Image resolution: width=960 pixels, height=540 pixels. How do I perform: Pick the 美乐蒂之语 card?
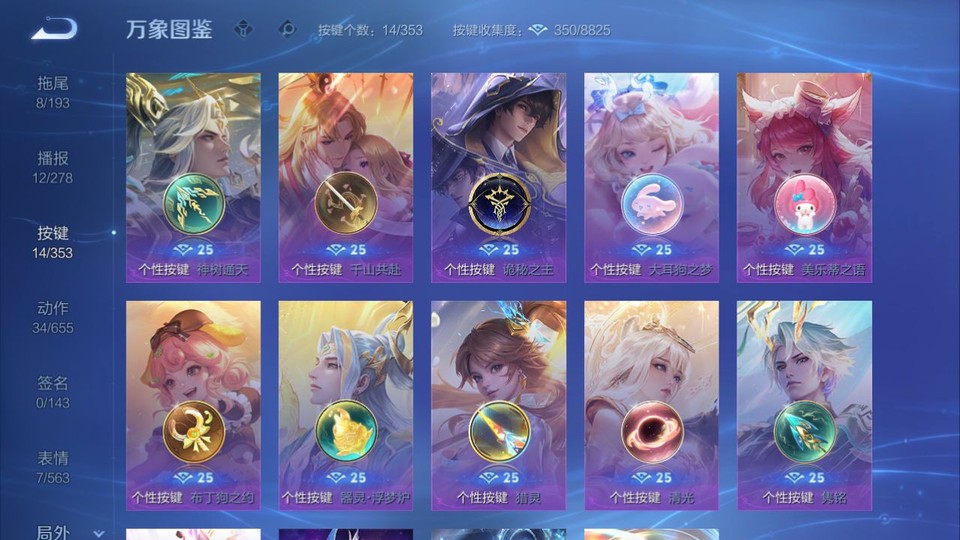point(804,177)
